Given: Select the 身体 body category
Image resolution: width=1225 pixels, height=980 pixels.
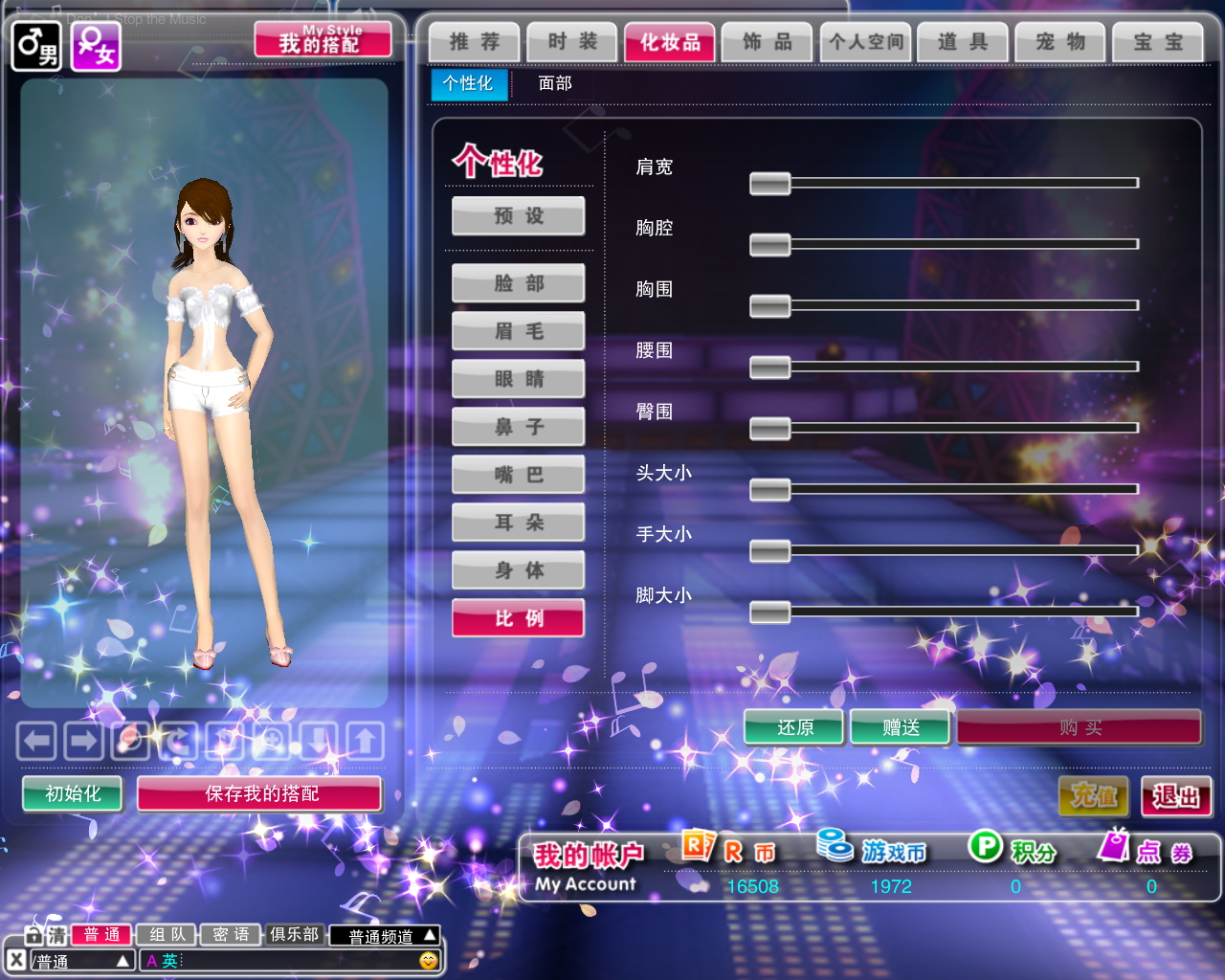Looking at the screenshot, I should pos(519,570).
